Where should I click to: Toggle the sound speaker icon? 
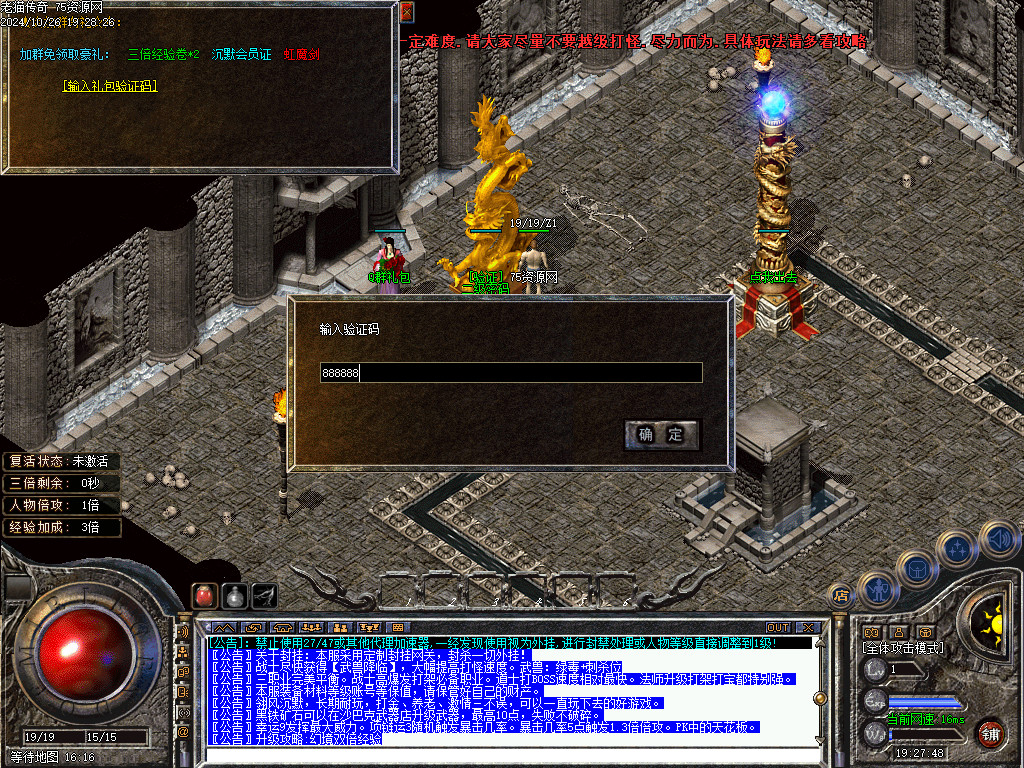(998, 538)
